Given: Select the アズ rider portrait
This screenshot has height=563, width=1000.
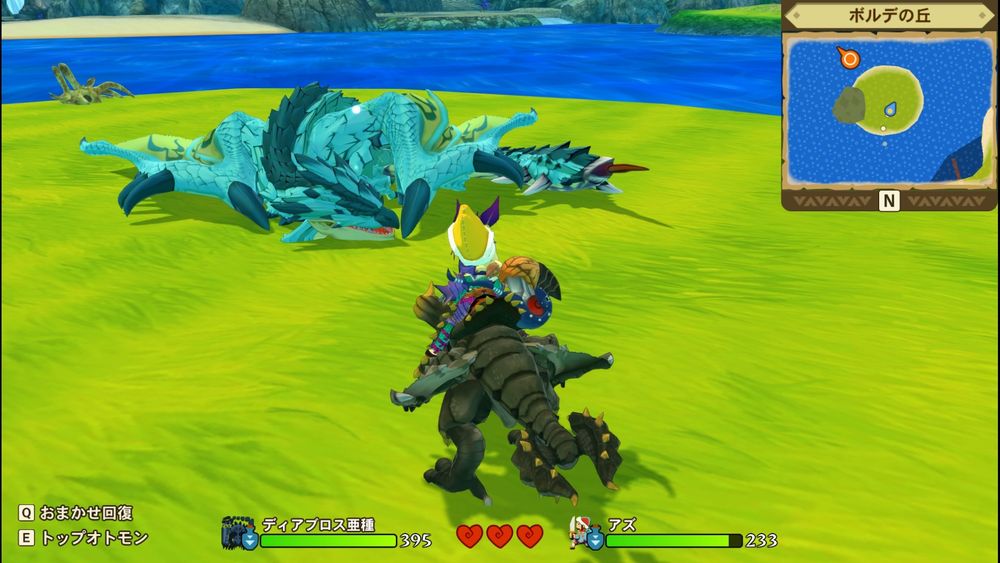Looking at the screenshot, I should (x=583, y=530).
